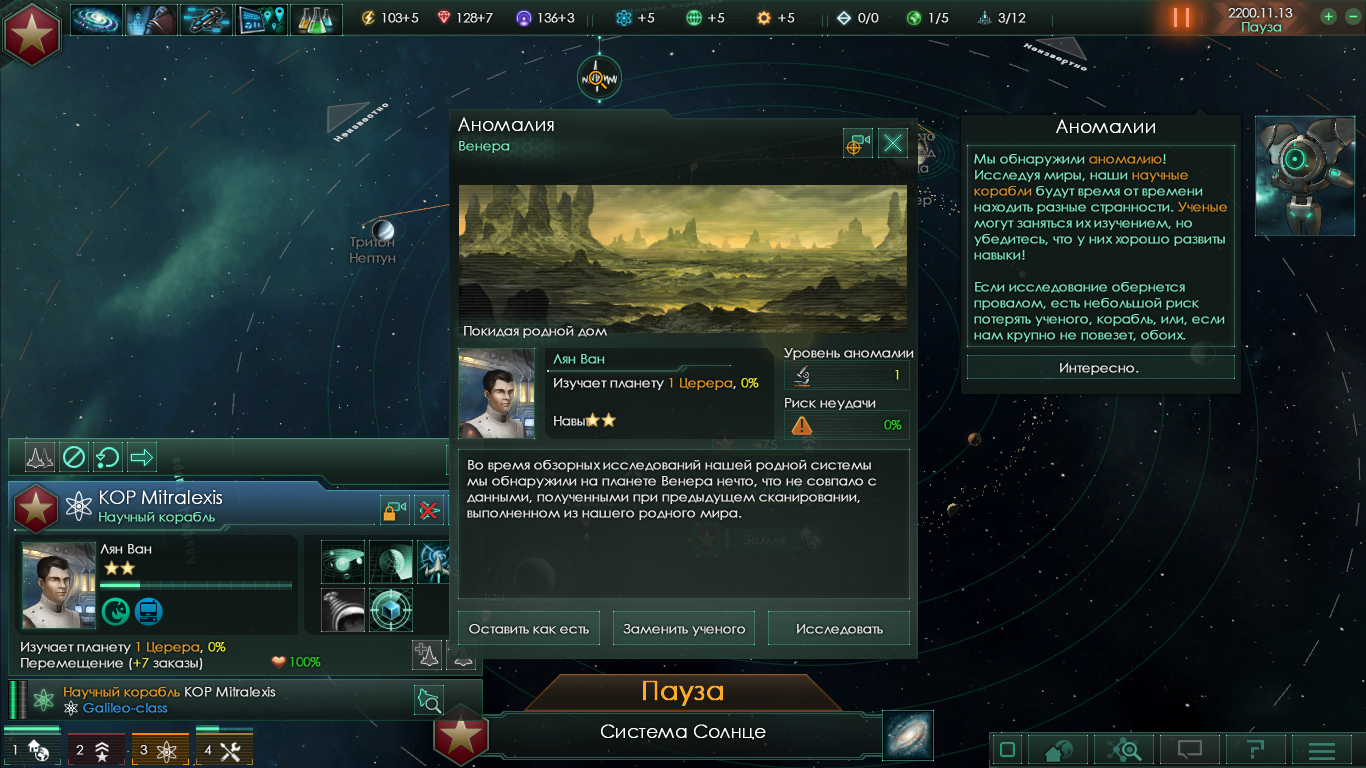Click the stop orders circle-slash button

[x=73, y=458]
